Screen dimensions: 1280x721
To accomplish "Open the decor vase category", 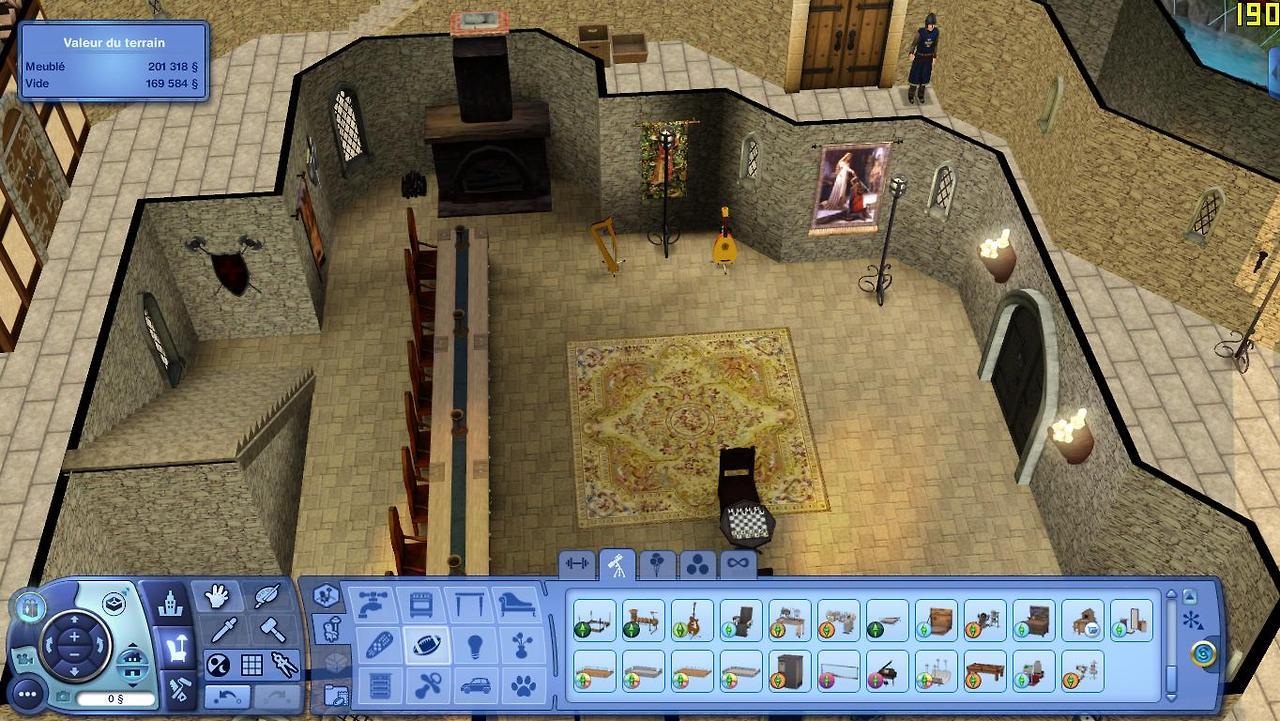I will [x=523, y=645].
